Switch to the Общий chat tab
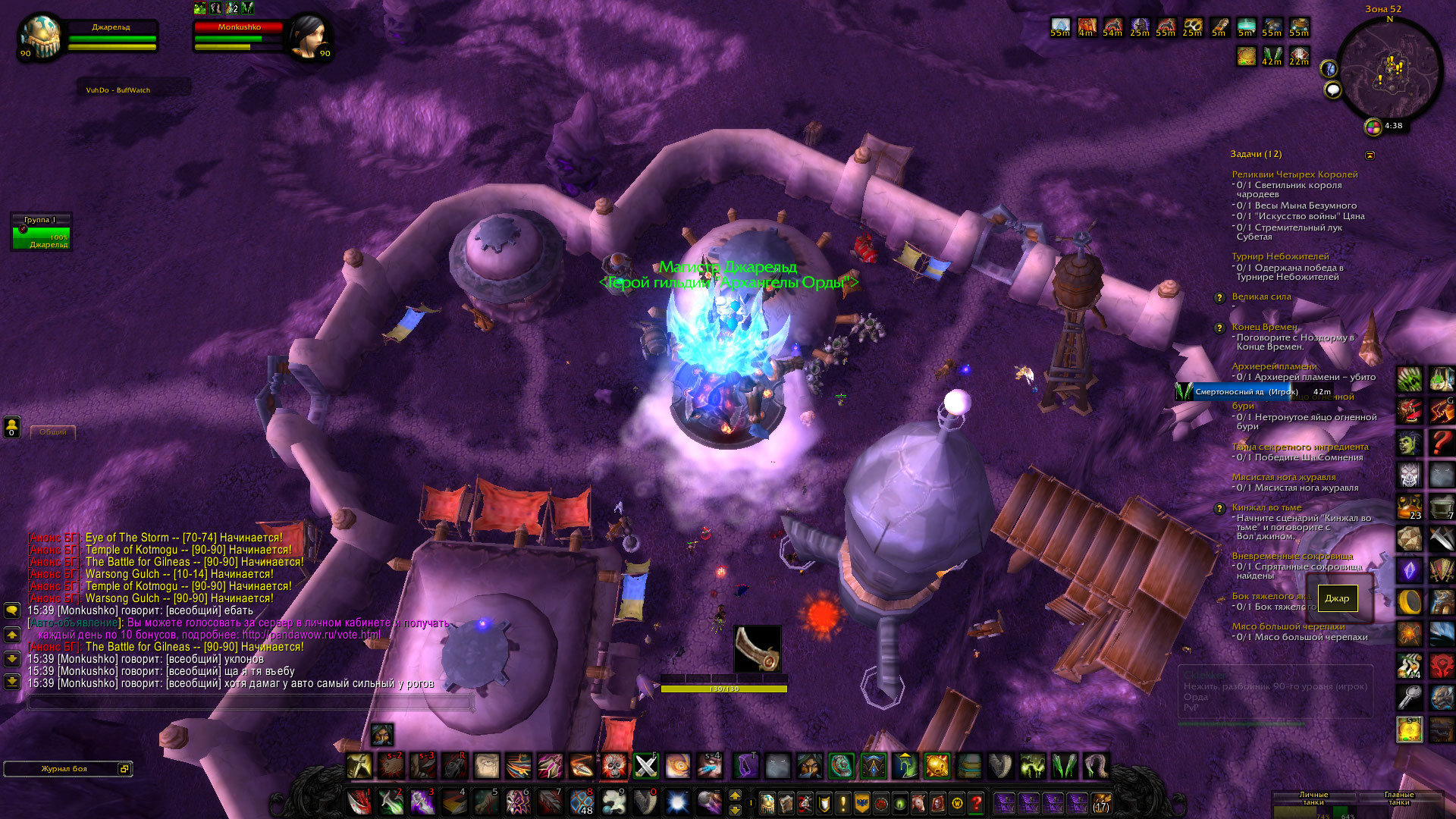The image size is (1456, 819). click(x=52, y=432)
